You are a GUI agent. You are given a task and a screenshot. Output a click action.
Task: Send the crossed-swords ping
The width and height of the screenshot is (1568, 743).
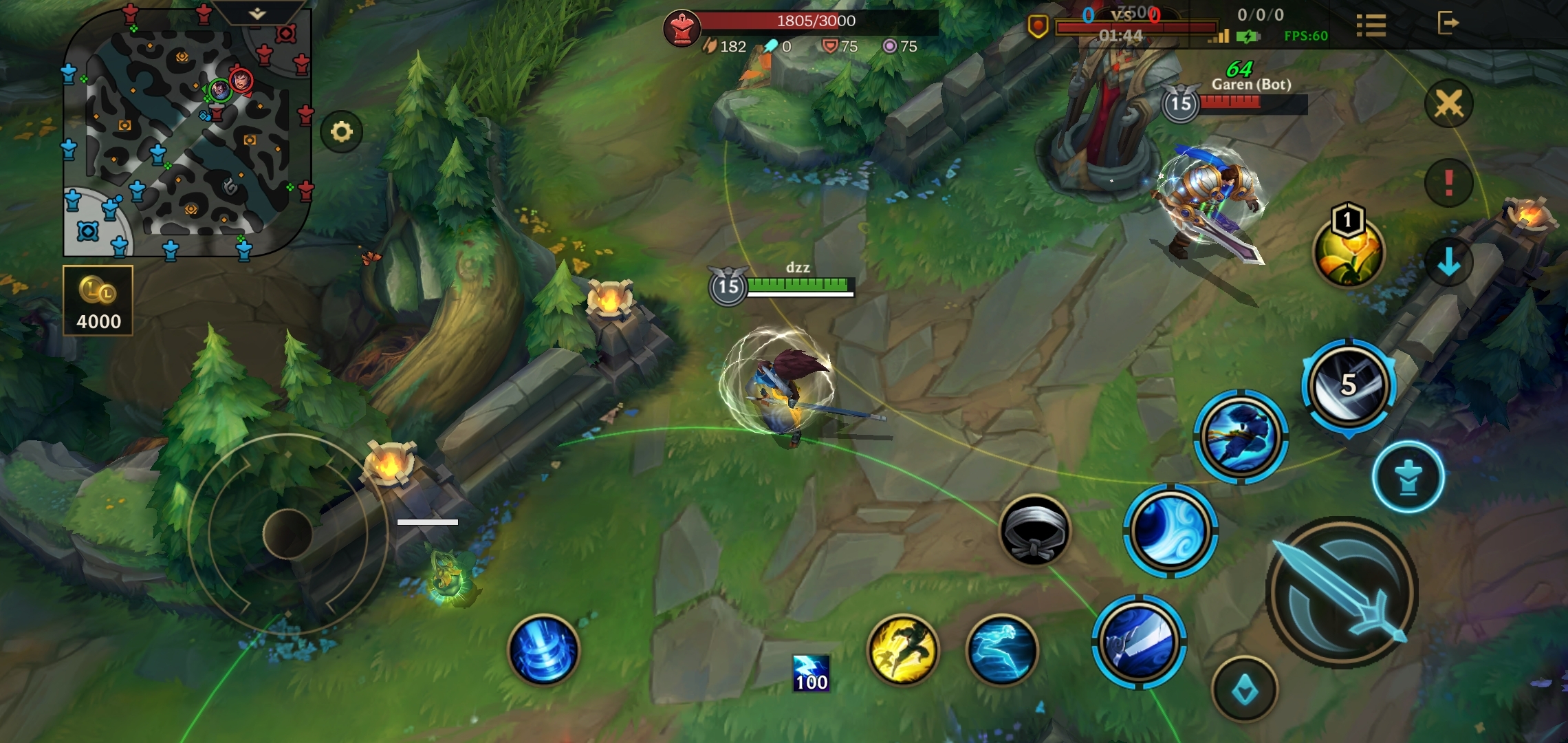coord(1448,104)
